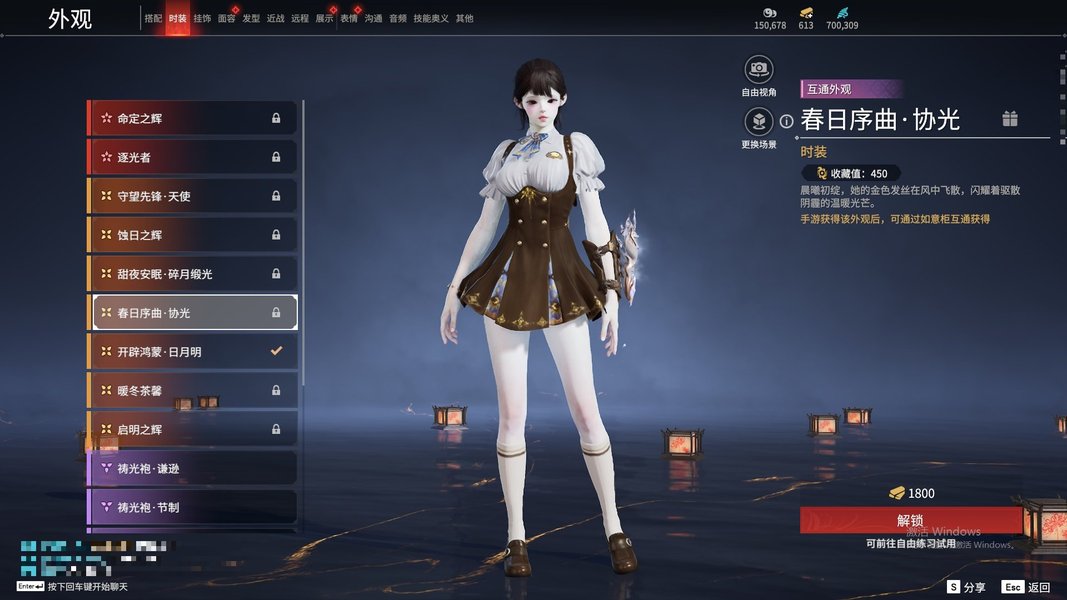Screen dimensions: 1067x600
Task: Open the 挂饰 accessories tab
Action: pos(202,18)
